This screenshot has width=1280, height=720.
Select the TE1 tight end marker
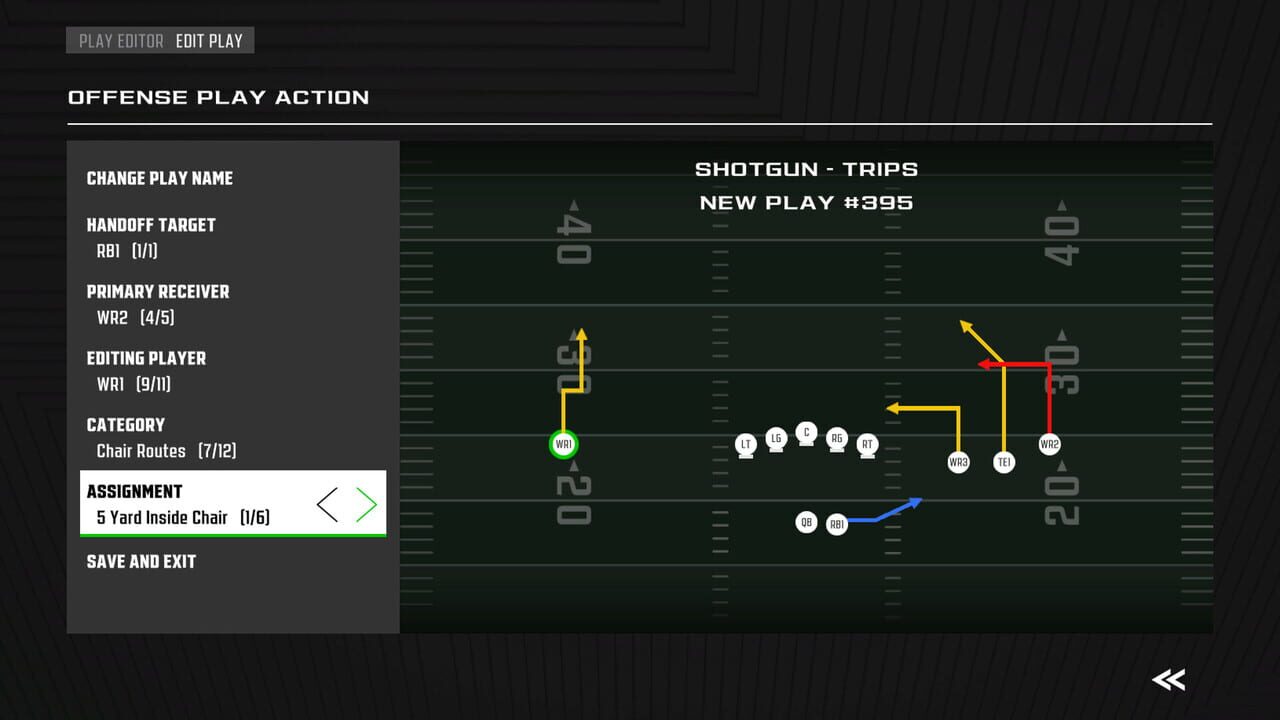[x=1003, y=461]
